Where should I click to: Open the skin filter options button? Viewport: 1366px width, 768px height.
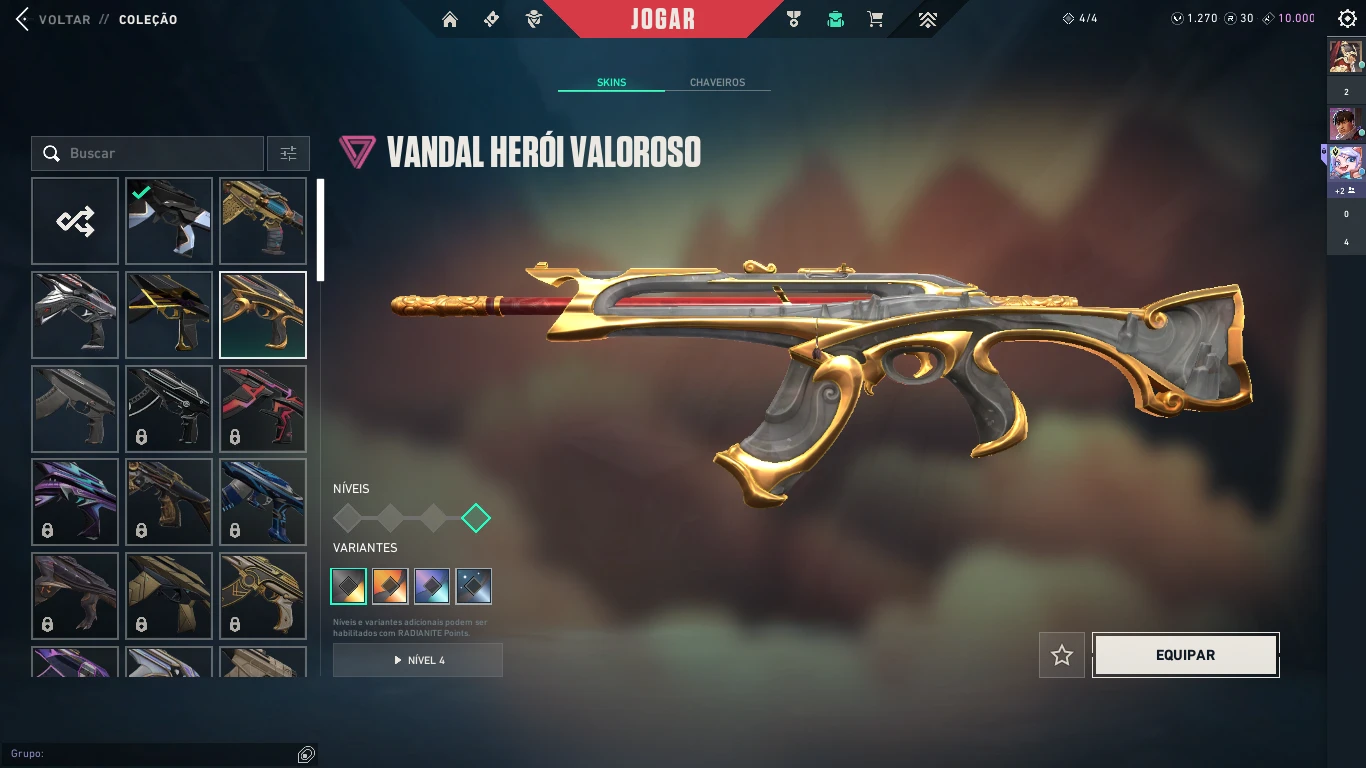tap(288, 153)
